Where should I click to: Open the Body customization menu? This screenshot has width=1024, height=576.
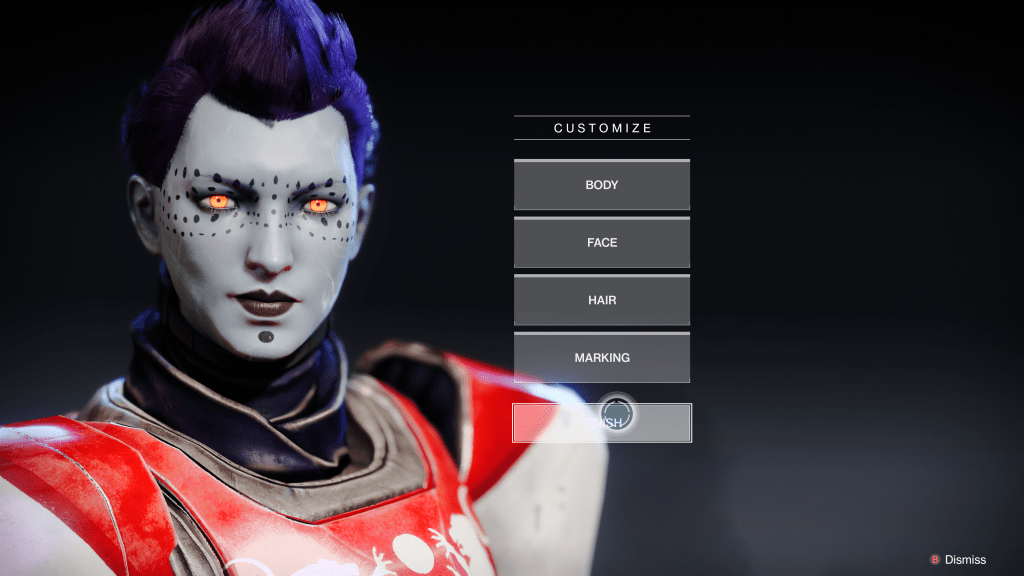(x=602, y=185)
